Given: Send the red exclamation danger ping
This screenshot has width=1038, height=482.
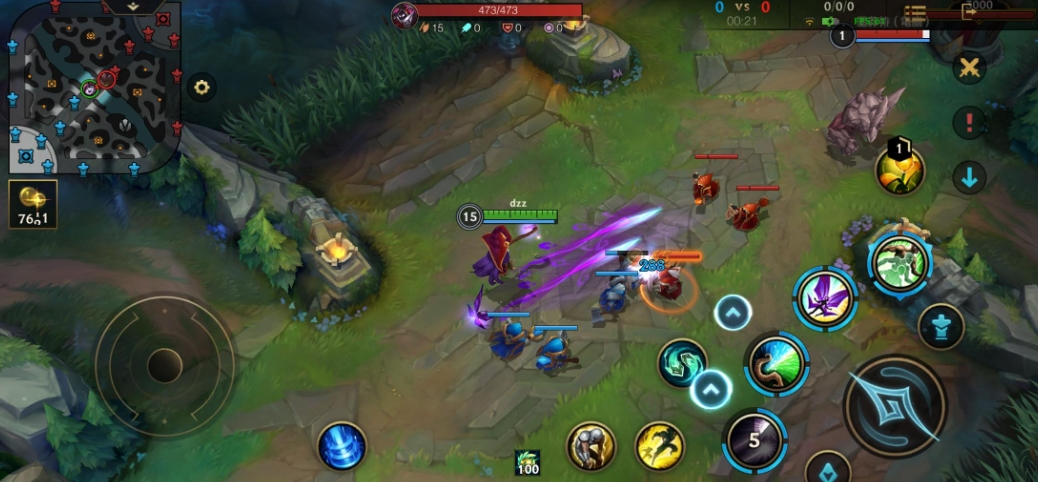Looking at the screenshot, I should pyautogui.click(x=968, y=123).
